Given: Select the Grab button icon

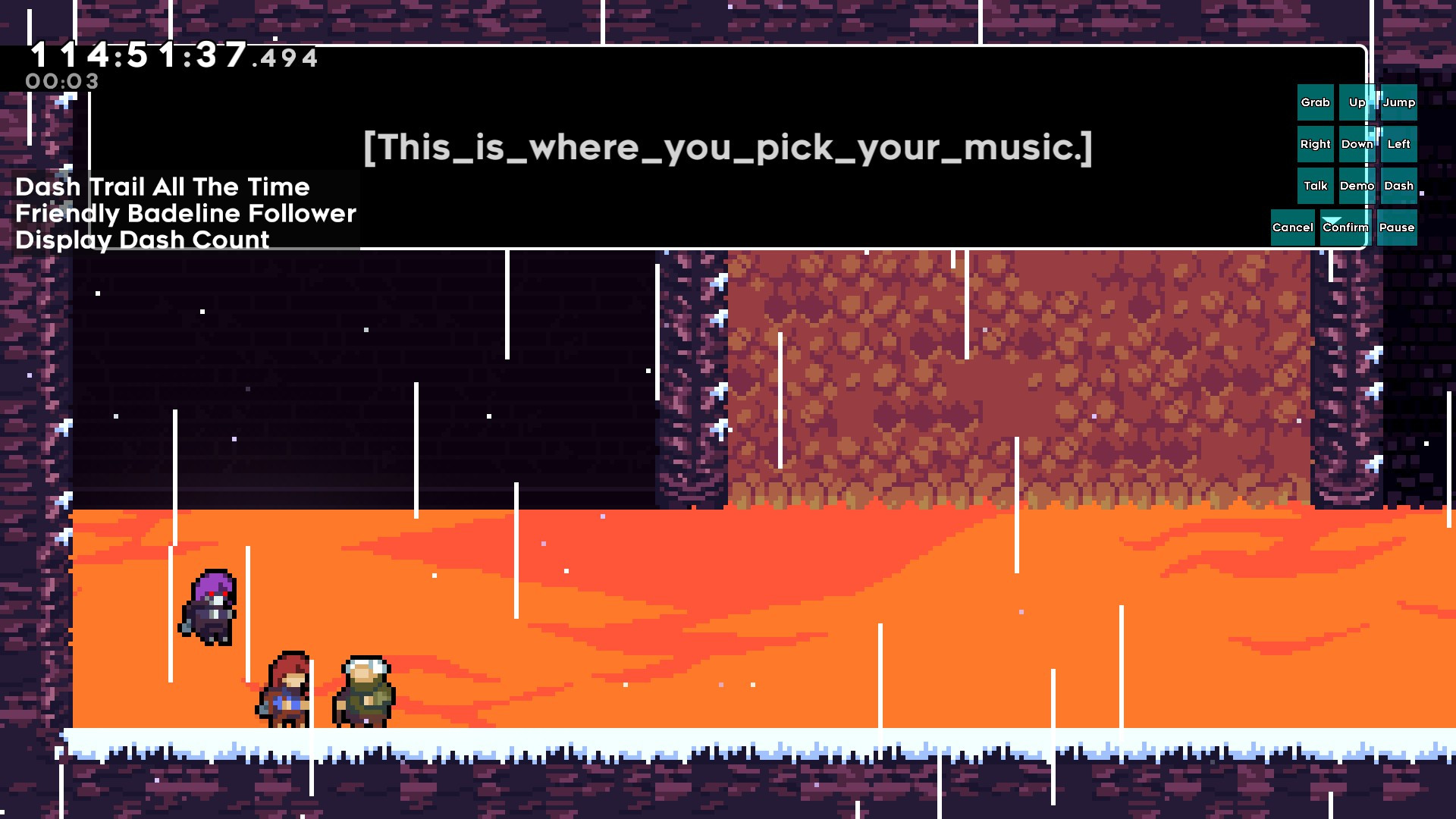Looking at the screenshot, I should pyautogui.click(x=1314, y=102).
